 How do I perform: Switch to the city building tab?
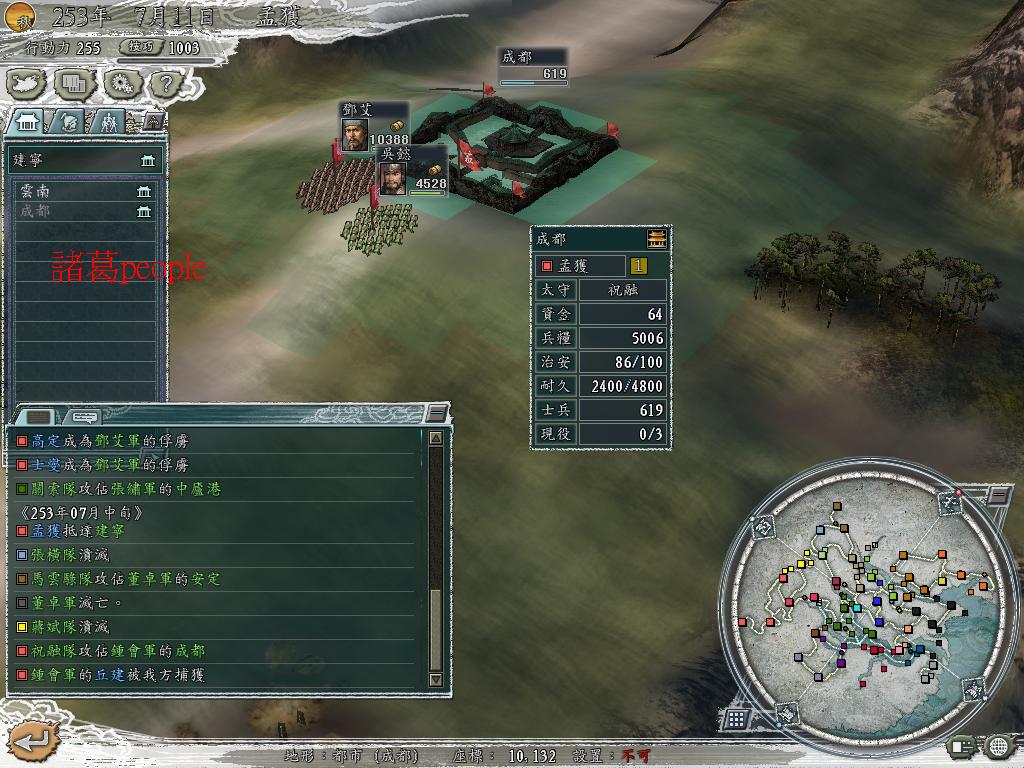click(27, 121)
